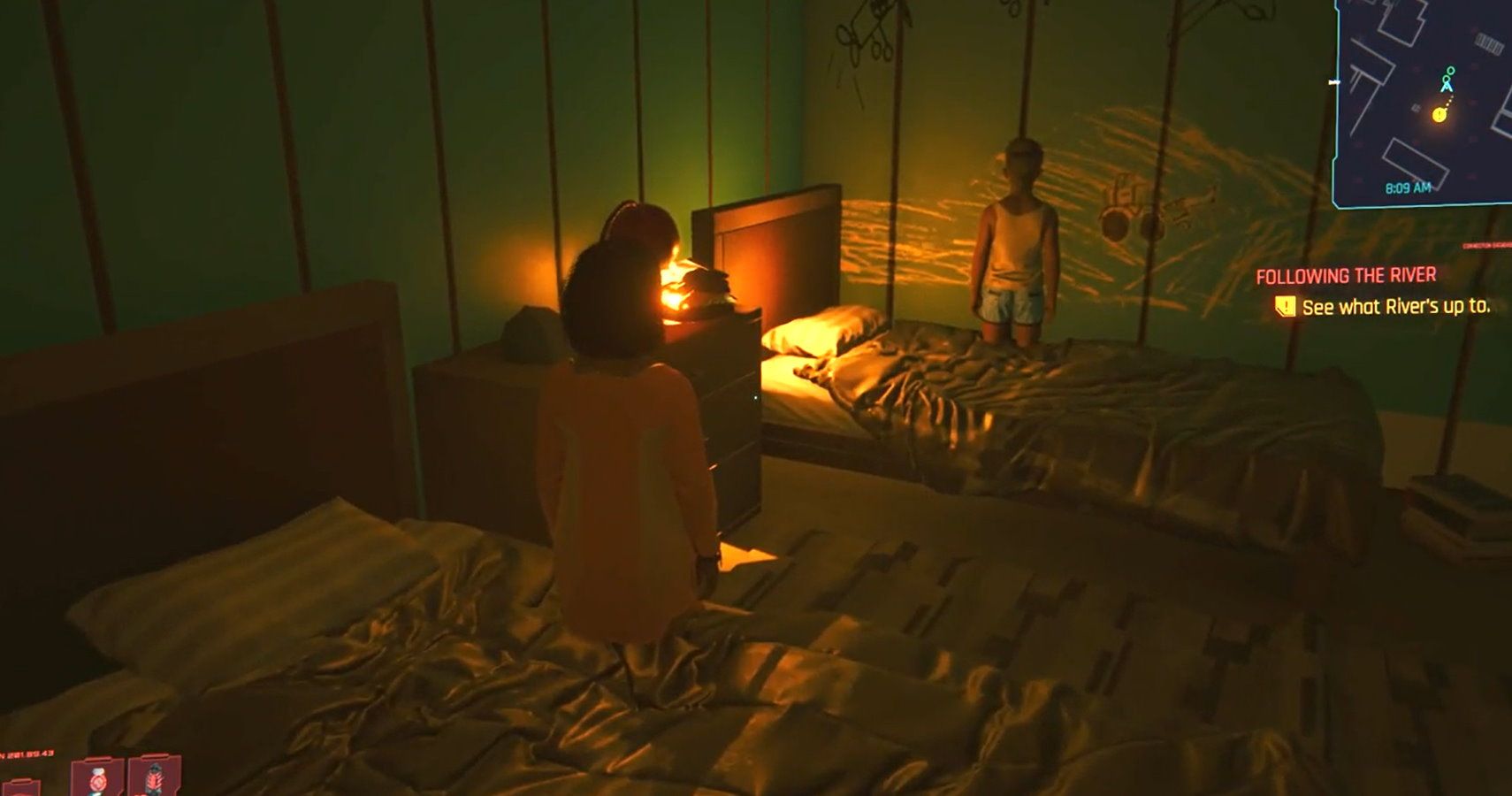Click the yellow quest objective icon
Image resolution: width=1512 pixels, height=796 pixels.
click(1284, 305)
